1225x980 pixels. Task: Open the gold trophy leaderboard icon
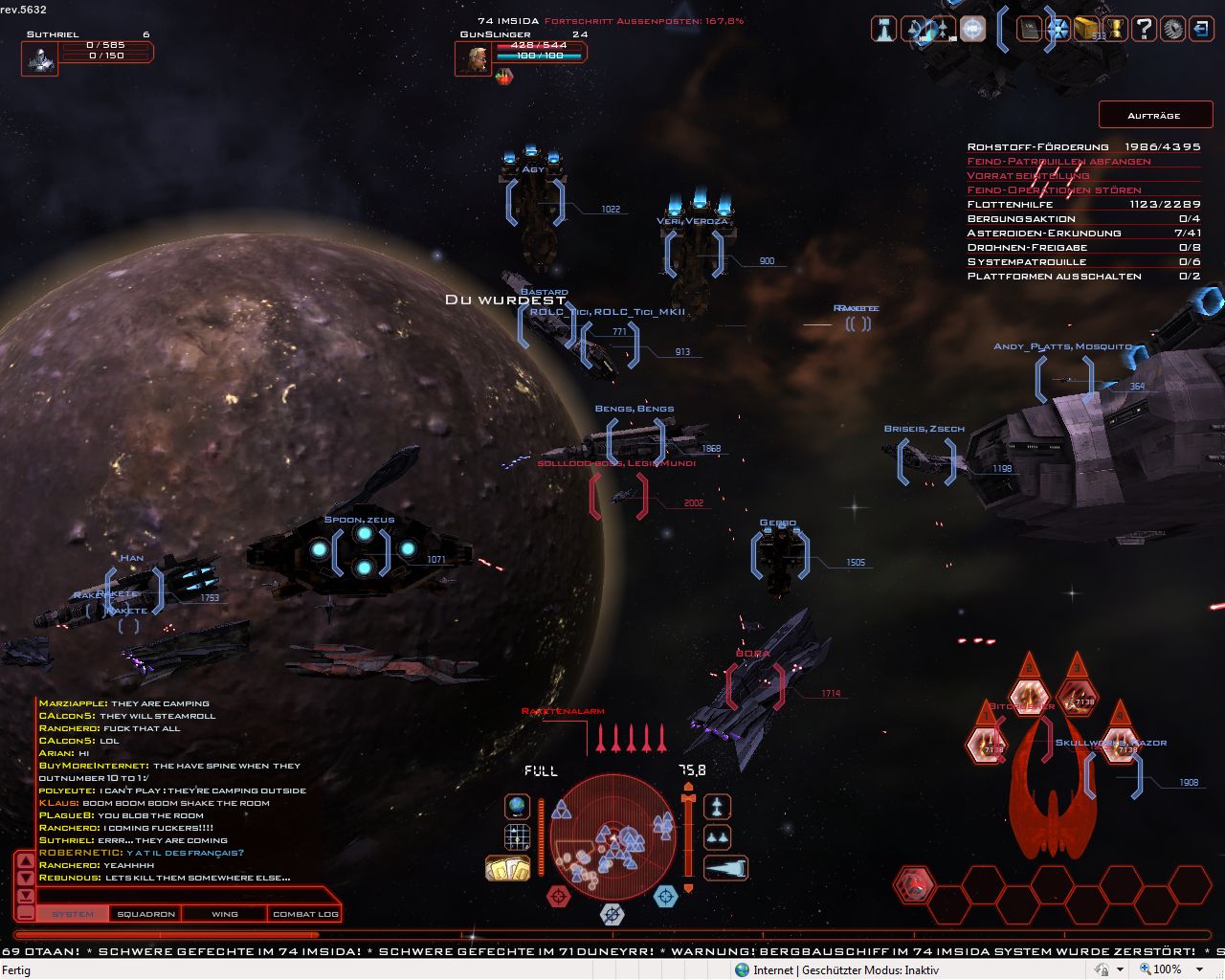[1115, 30]
